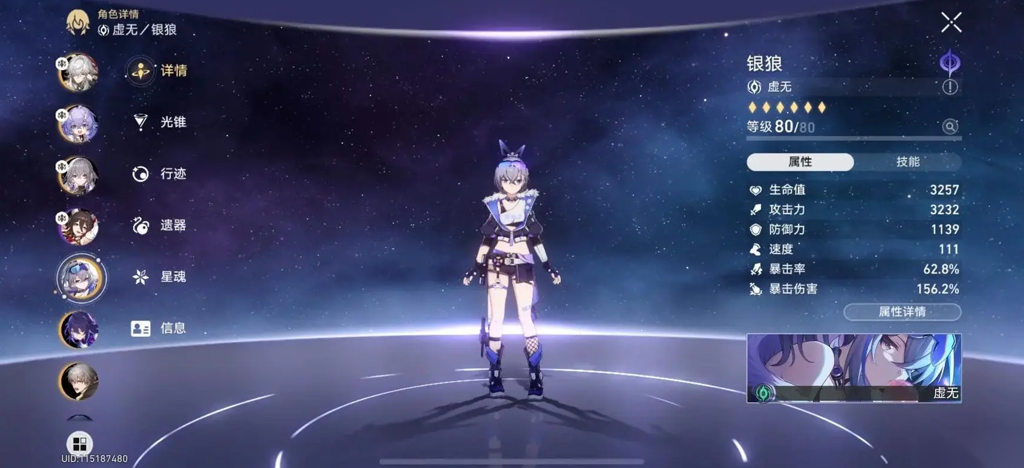Image resolution: width=1024 pixels, height=468 pixels.
Task: Click the exclamation info icon beside 虚无
Action: pos(950,87)
